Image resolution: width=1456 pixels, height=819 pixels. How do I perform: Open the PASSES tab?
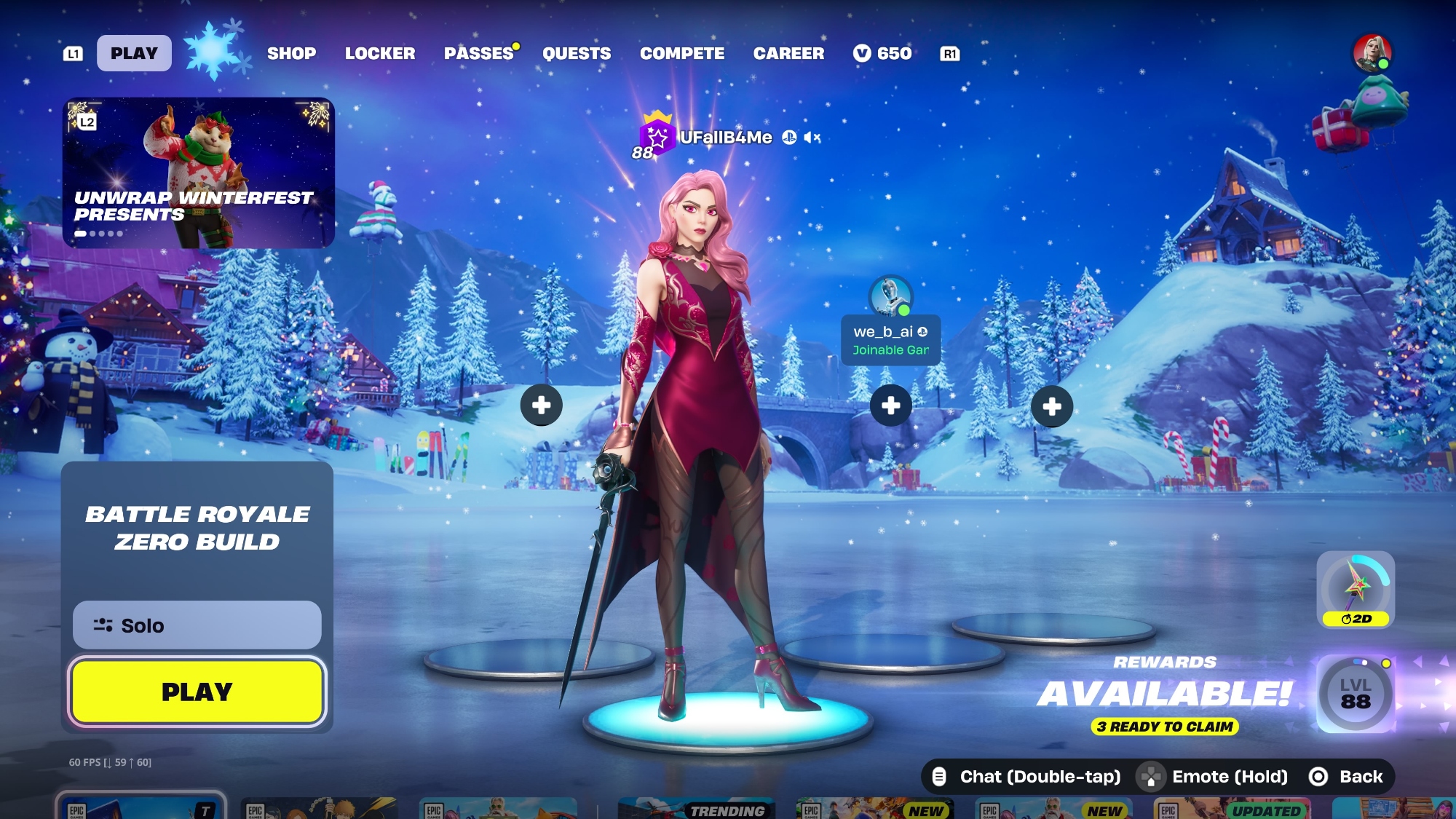(479, 53)
